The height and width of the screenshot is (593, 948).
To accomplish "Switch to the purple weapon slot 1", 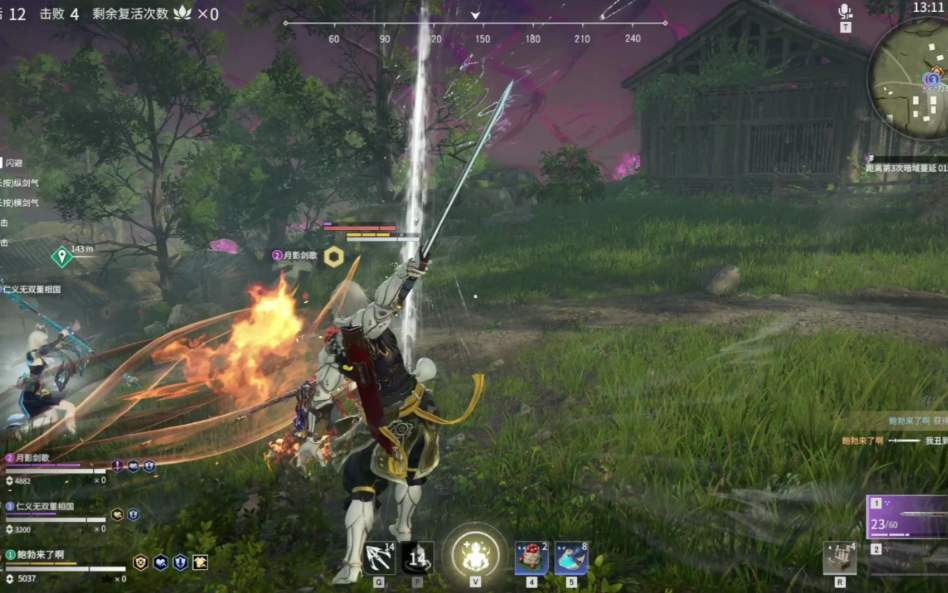I will click(907, 517).
